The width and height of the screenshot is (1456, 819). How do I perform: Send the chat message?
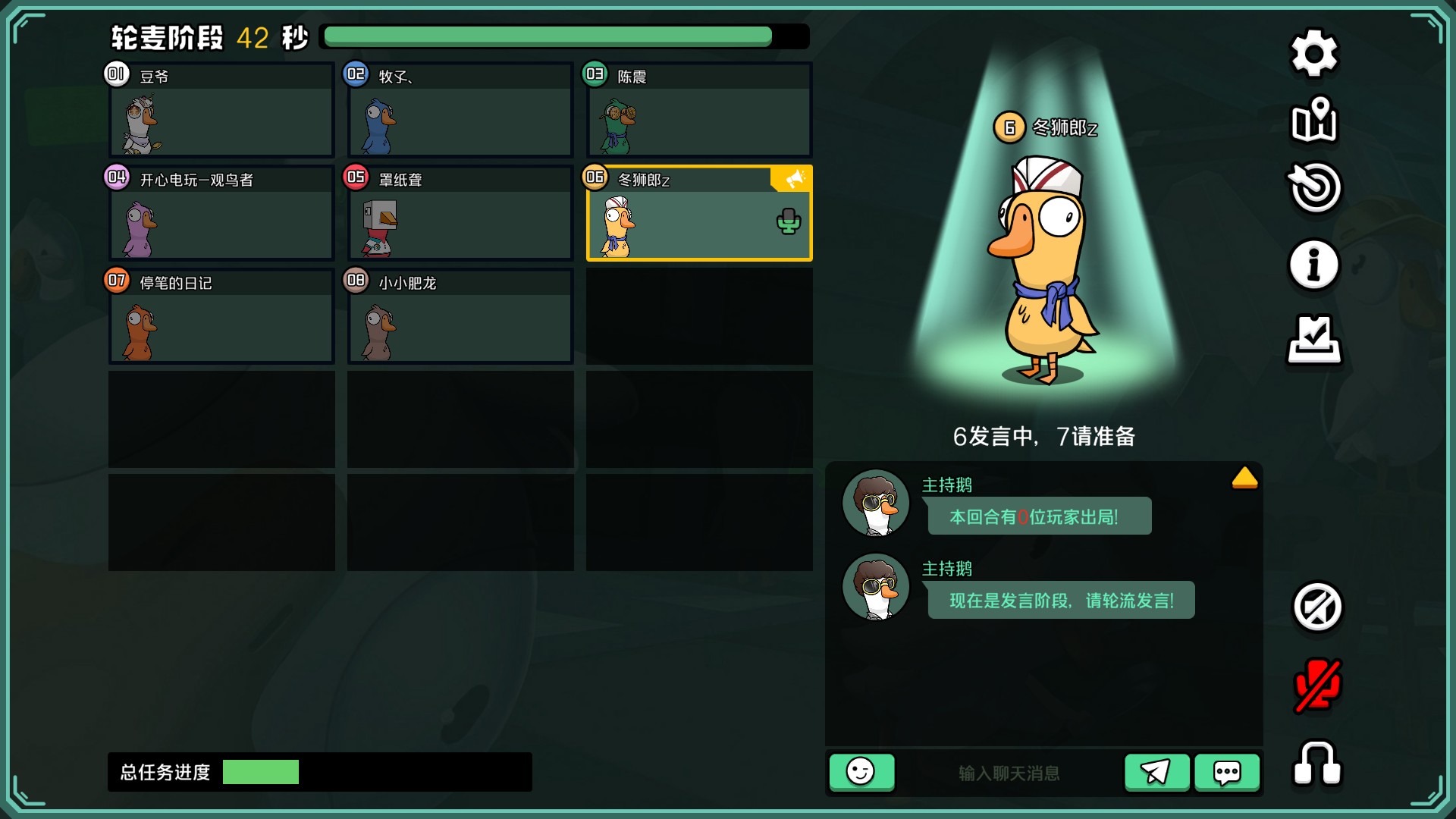pyautogui.click(x=1156, y=772)
